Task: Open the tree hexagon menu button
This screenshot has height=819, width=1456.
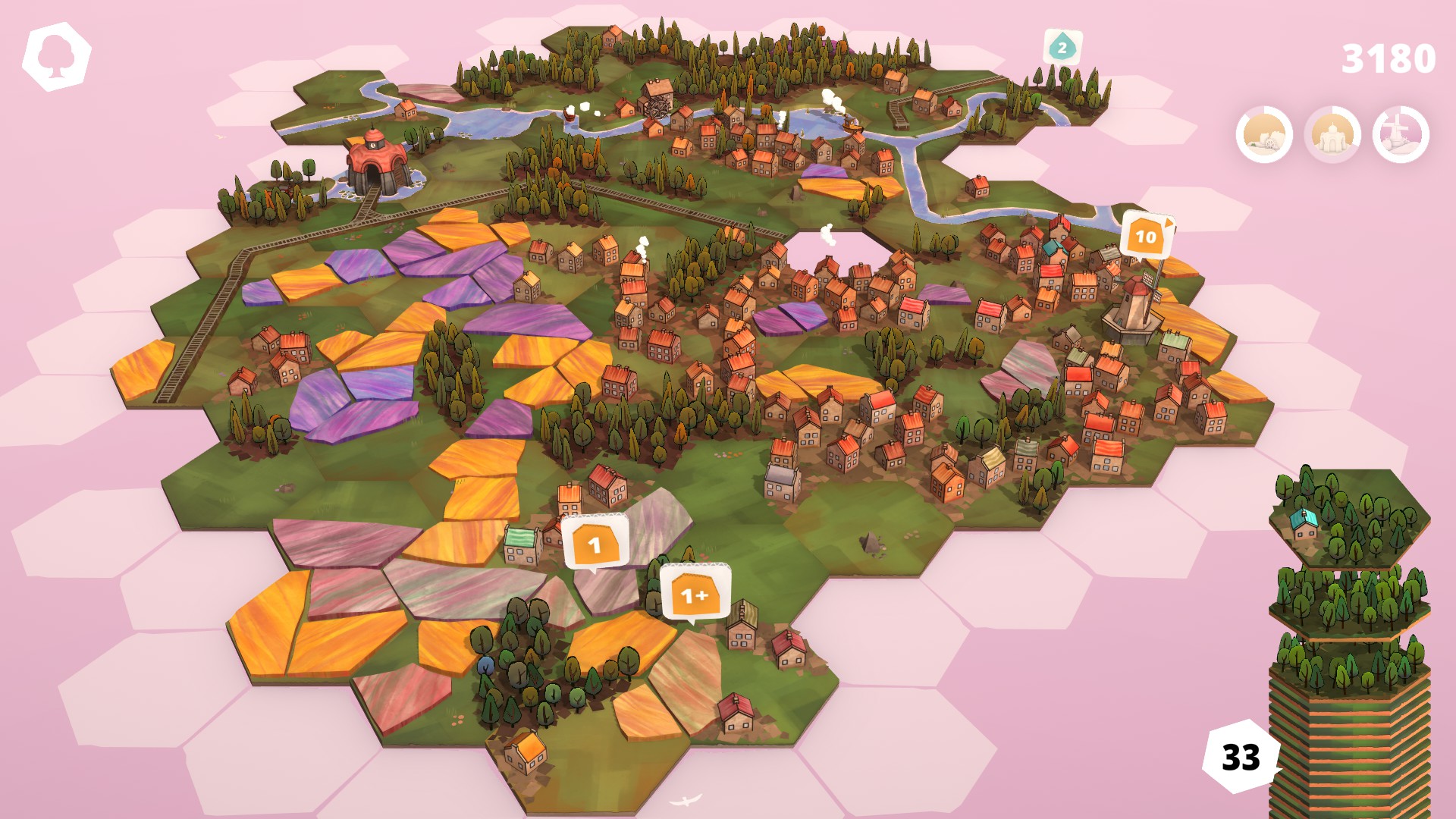Action: pos(57,57)
